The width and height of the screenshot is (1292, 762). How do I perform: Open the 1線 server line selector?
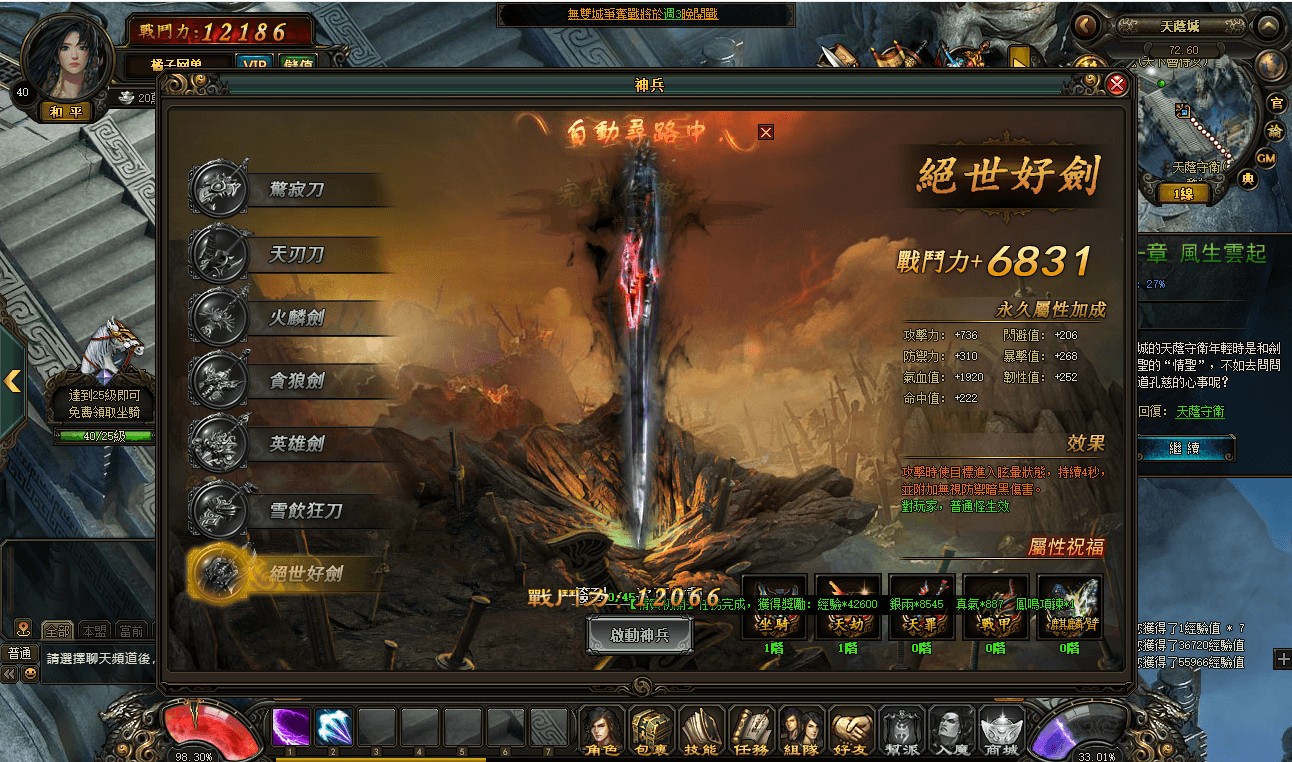point(1183,192)
